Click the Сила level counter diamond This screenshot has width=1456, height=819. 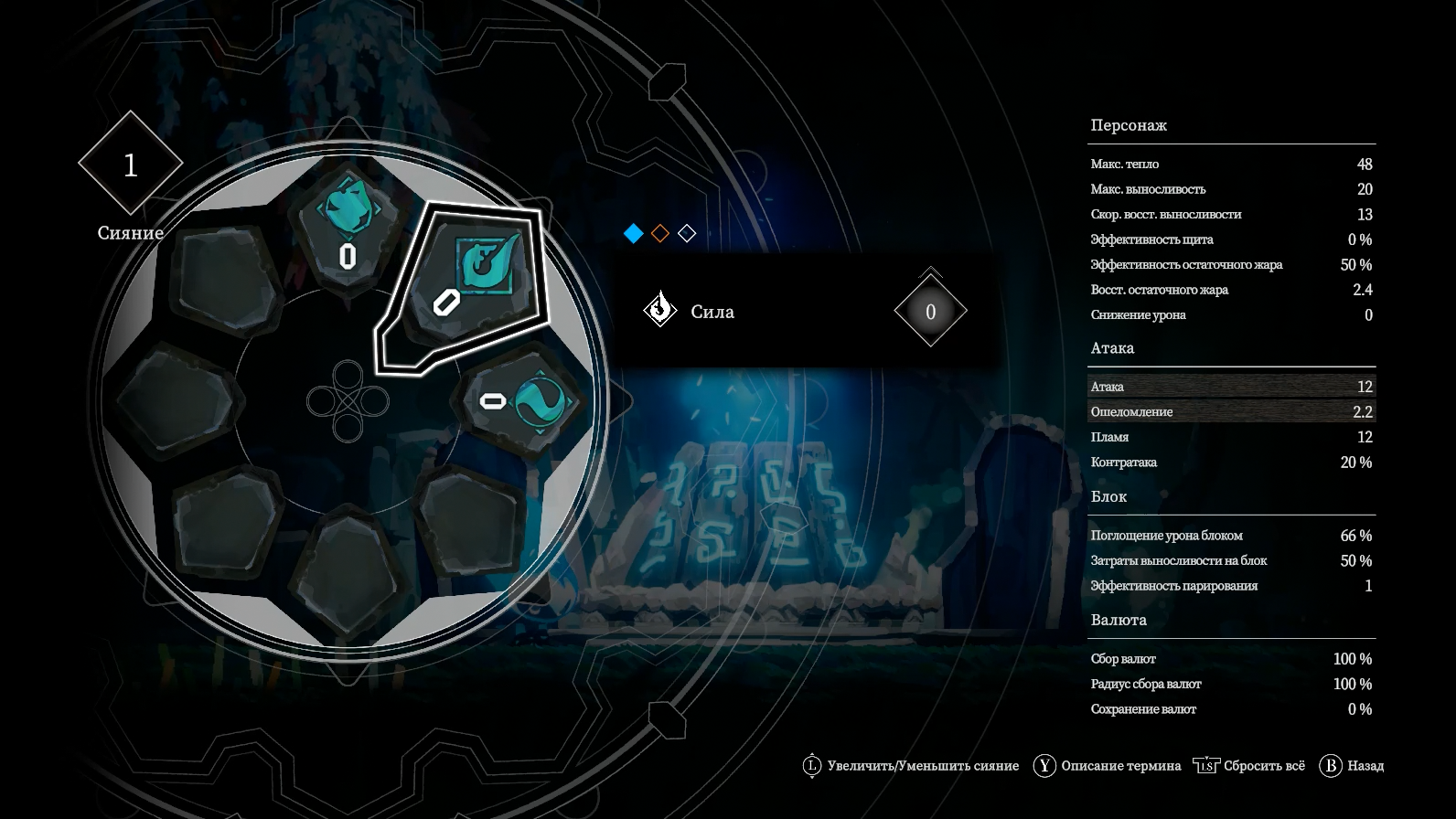point(930,312)
